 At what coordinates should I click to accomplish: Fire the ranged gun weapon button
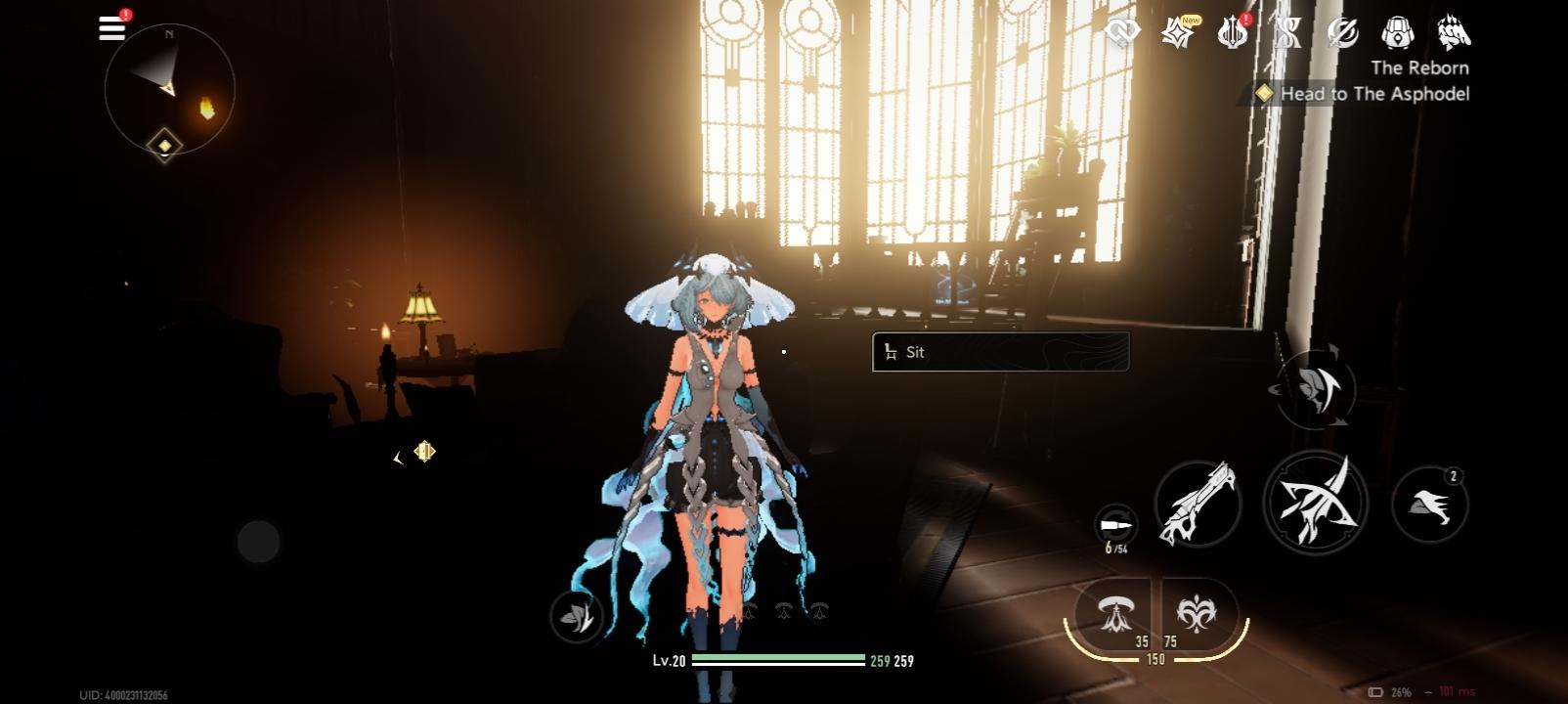click(x=1198, y=505)
